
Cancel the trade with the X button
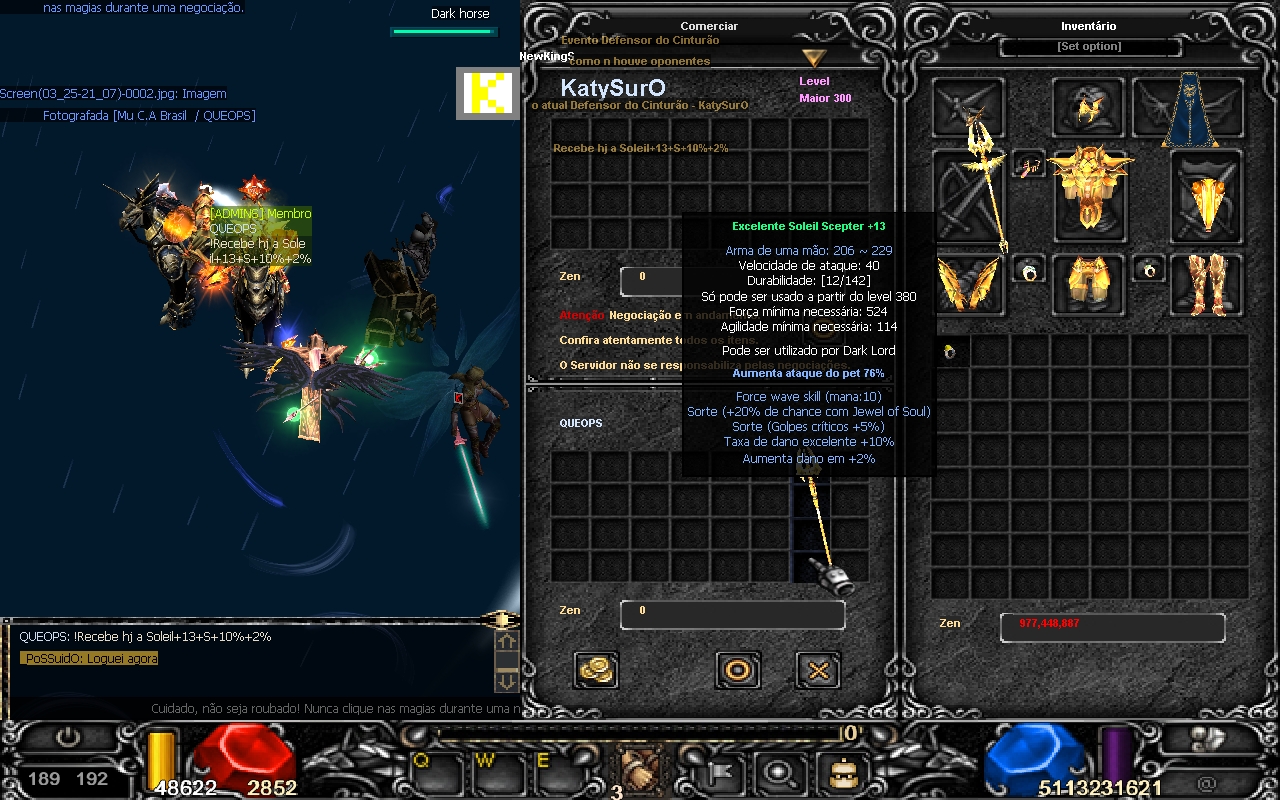(818, 670)
